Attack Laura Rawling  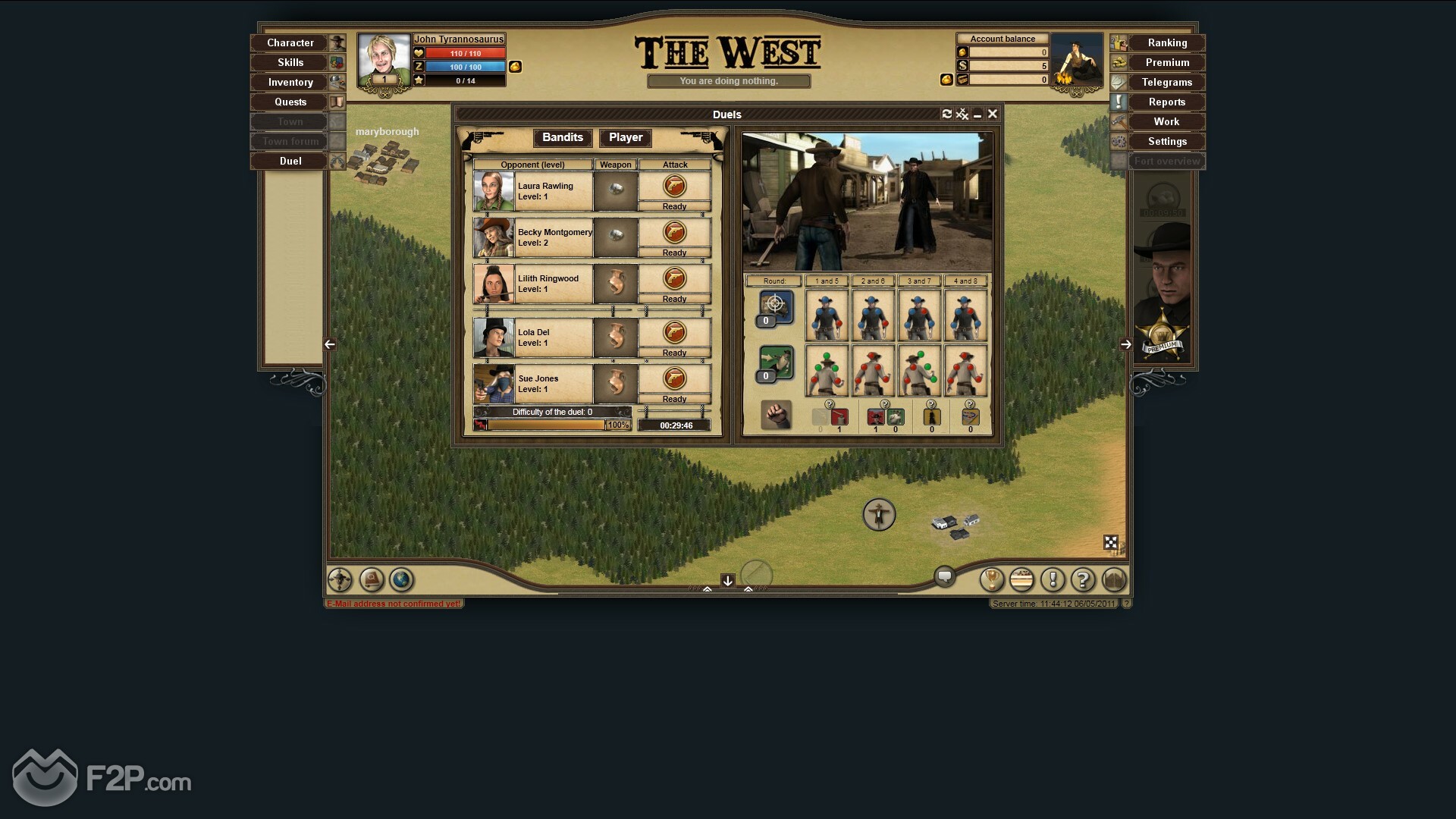674,186
